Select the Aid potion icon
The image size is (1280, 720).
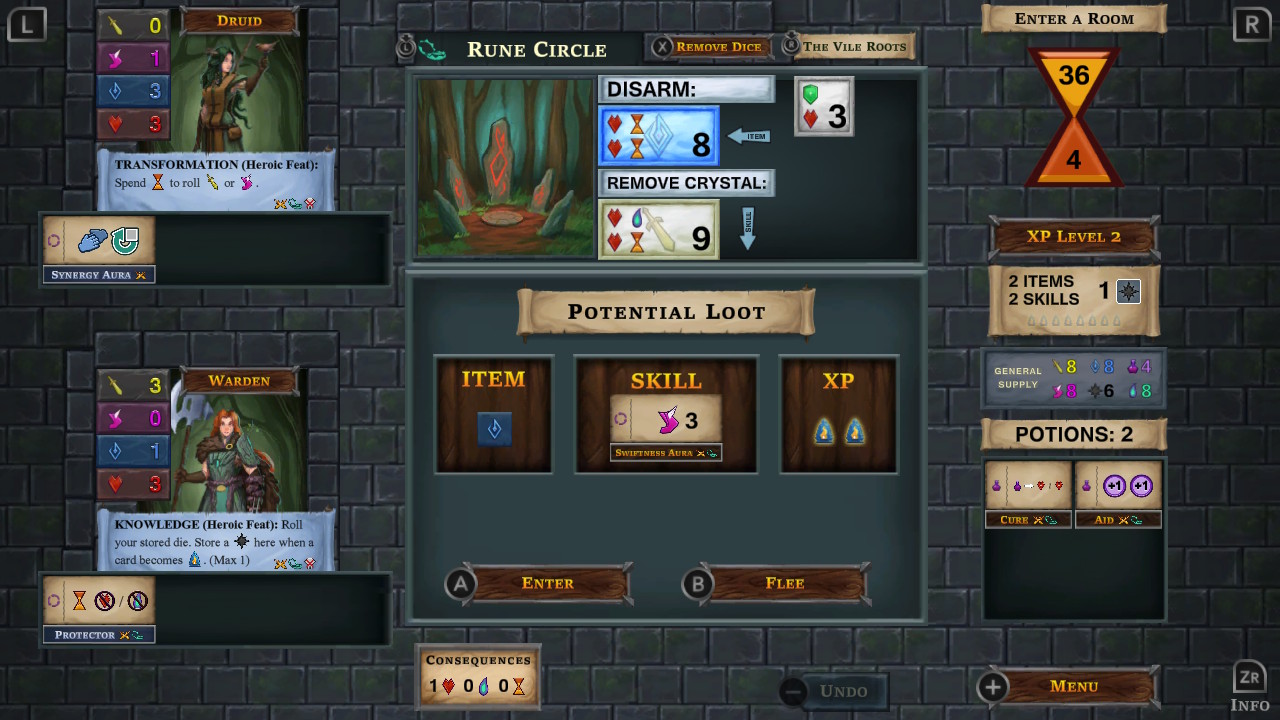[1119, 488]
